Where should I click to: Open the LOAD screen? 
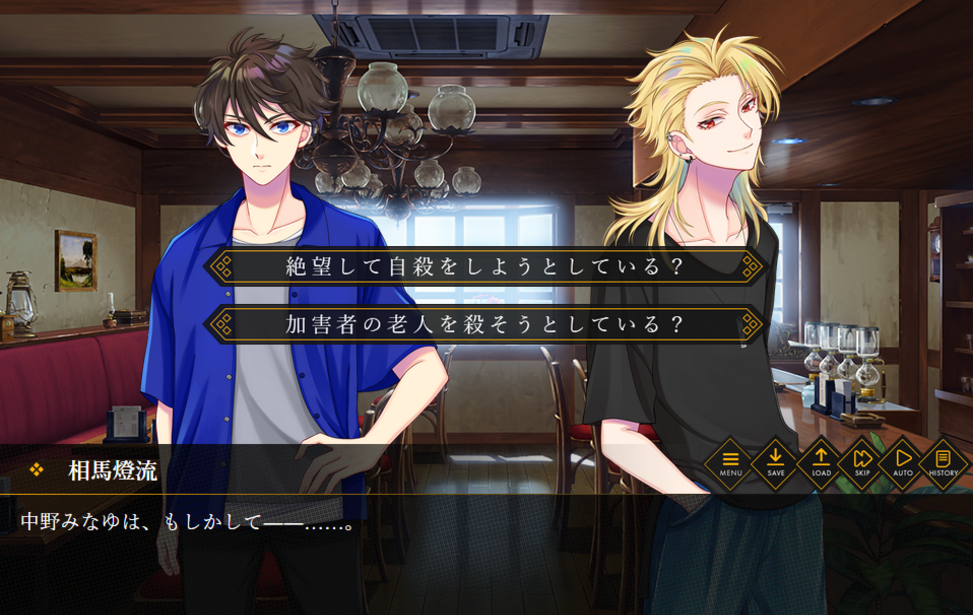point(821,462)
